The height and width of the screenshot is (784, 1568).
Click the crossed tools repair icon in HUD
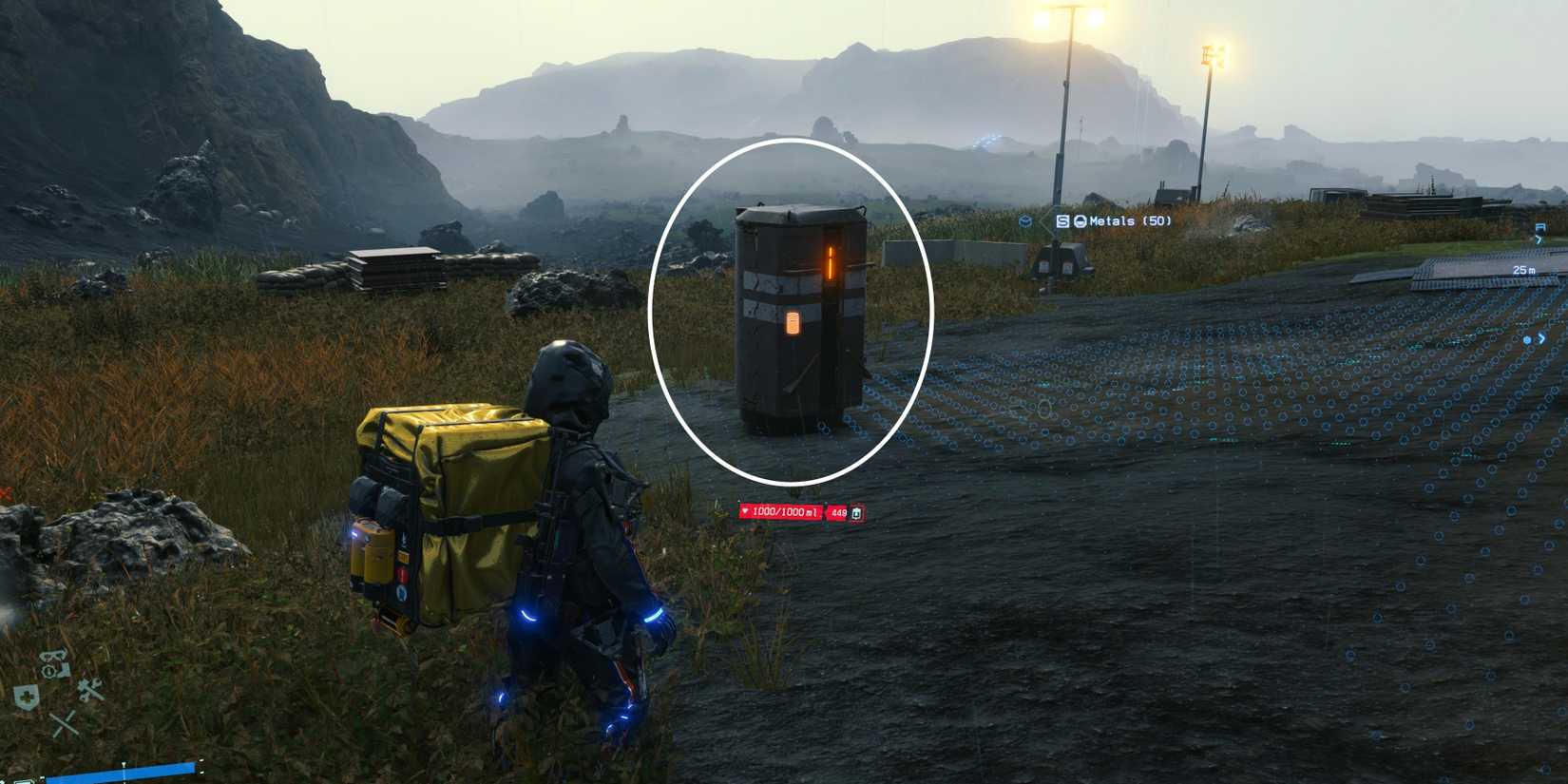(x=90, y=689)
